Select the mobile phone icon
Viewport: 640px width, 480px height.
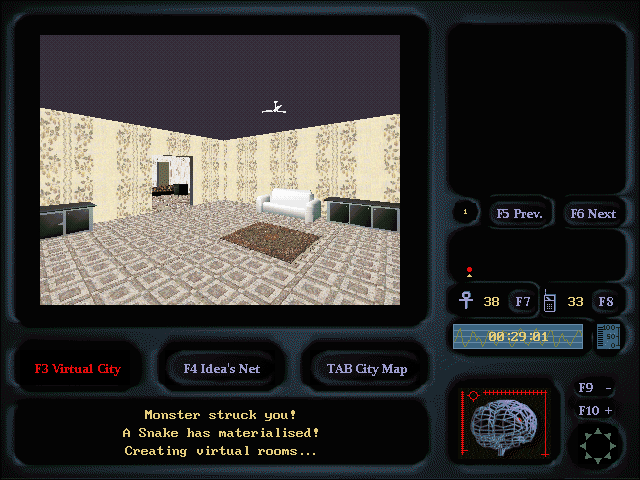click(x=549, y=300)
